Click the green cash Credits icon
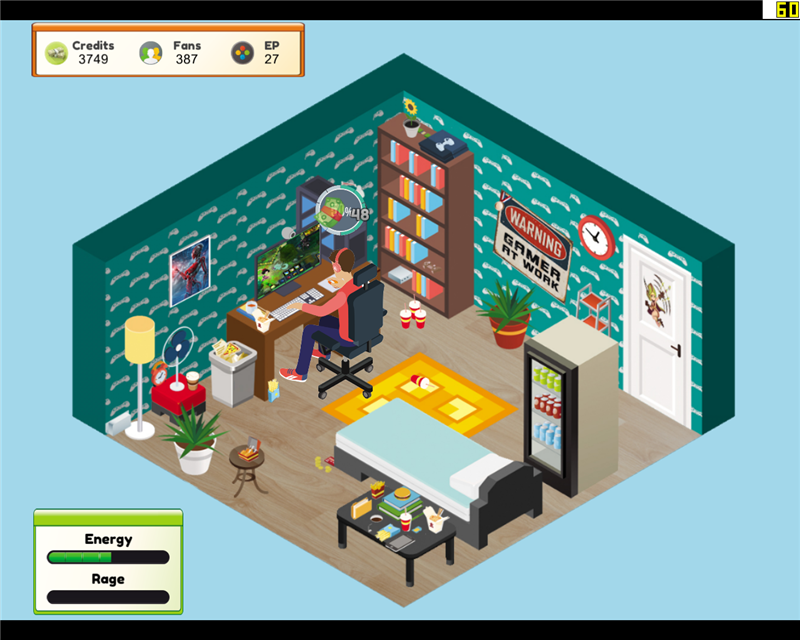 pos(56,53)
